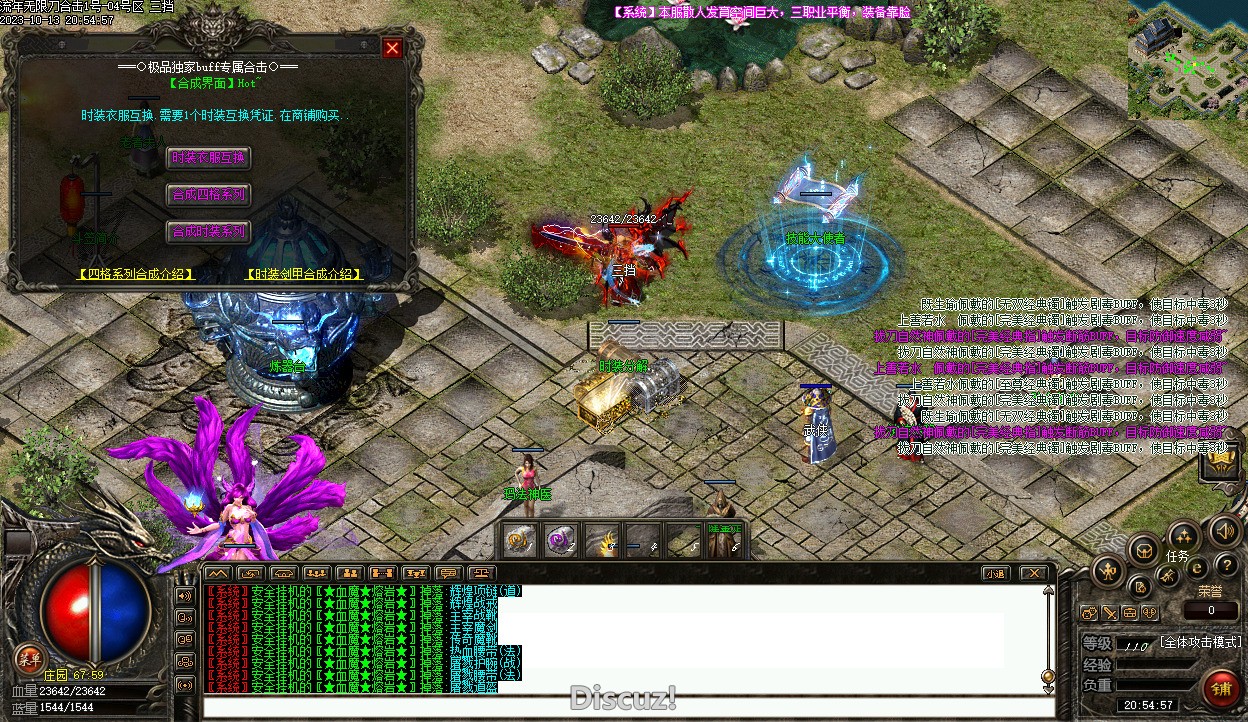The width and height of the screenshot is (1248, 722).
Task: Close the chat panel with its X button
Action: click(x=1034, y=574)
